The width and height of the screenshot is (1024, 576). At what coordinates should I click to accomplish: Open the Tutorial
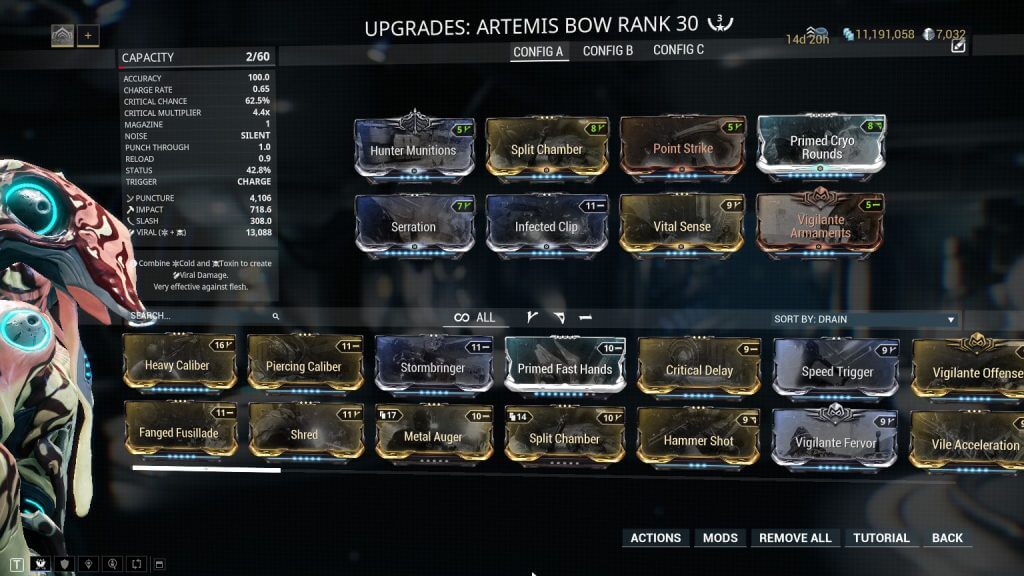[x=881, y=538]
